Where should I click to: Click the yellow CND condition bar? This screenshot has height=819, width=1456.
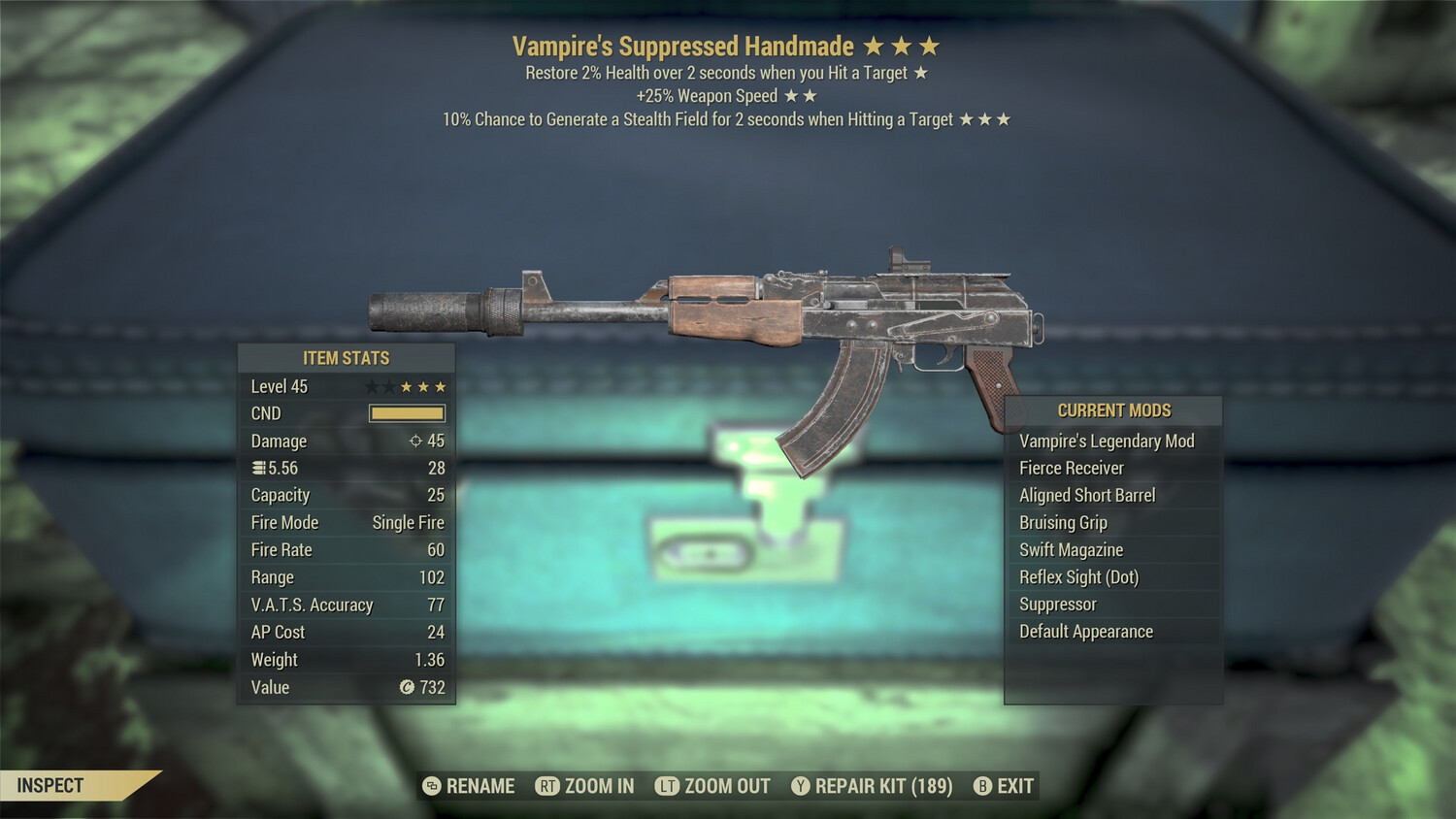(406, 413)
